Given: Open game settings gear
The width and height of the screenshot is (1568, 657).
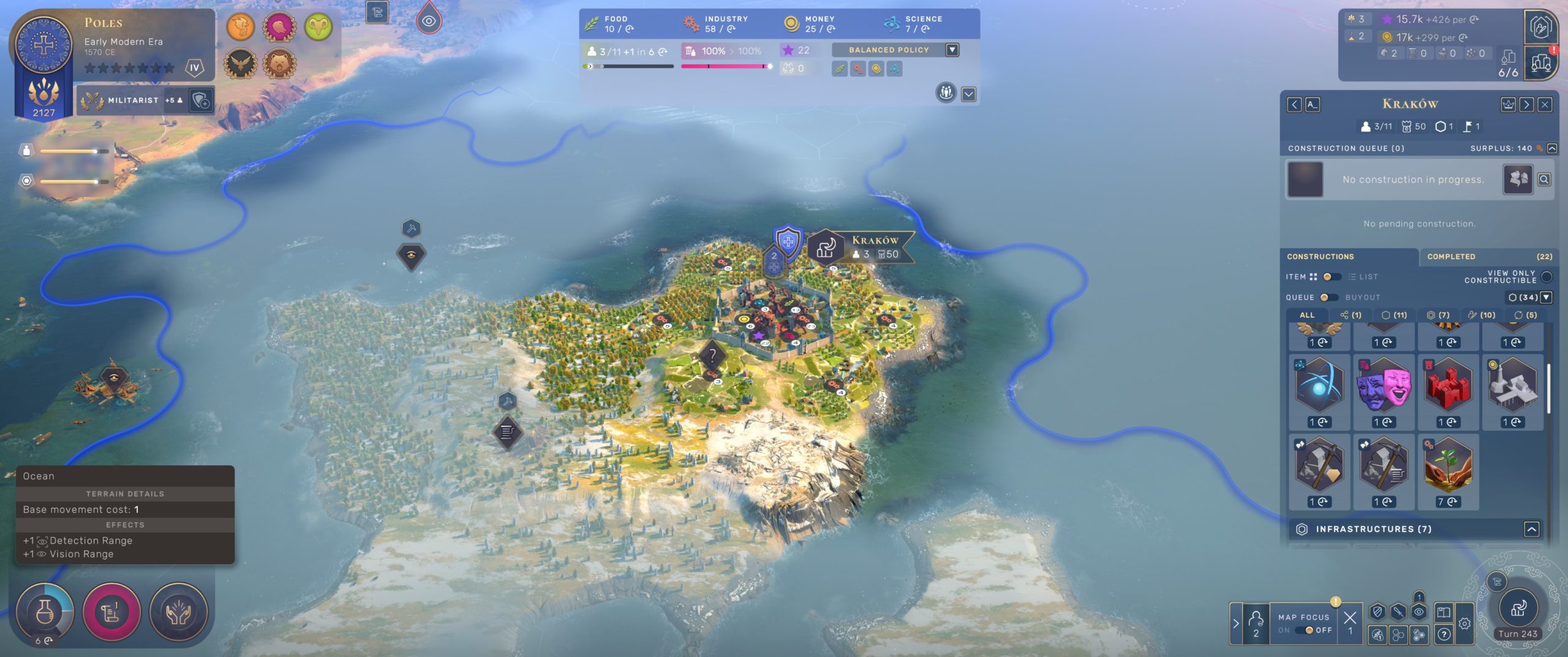Looking at the screenshot, I should coord(1464,624).
